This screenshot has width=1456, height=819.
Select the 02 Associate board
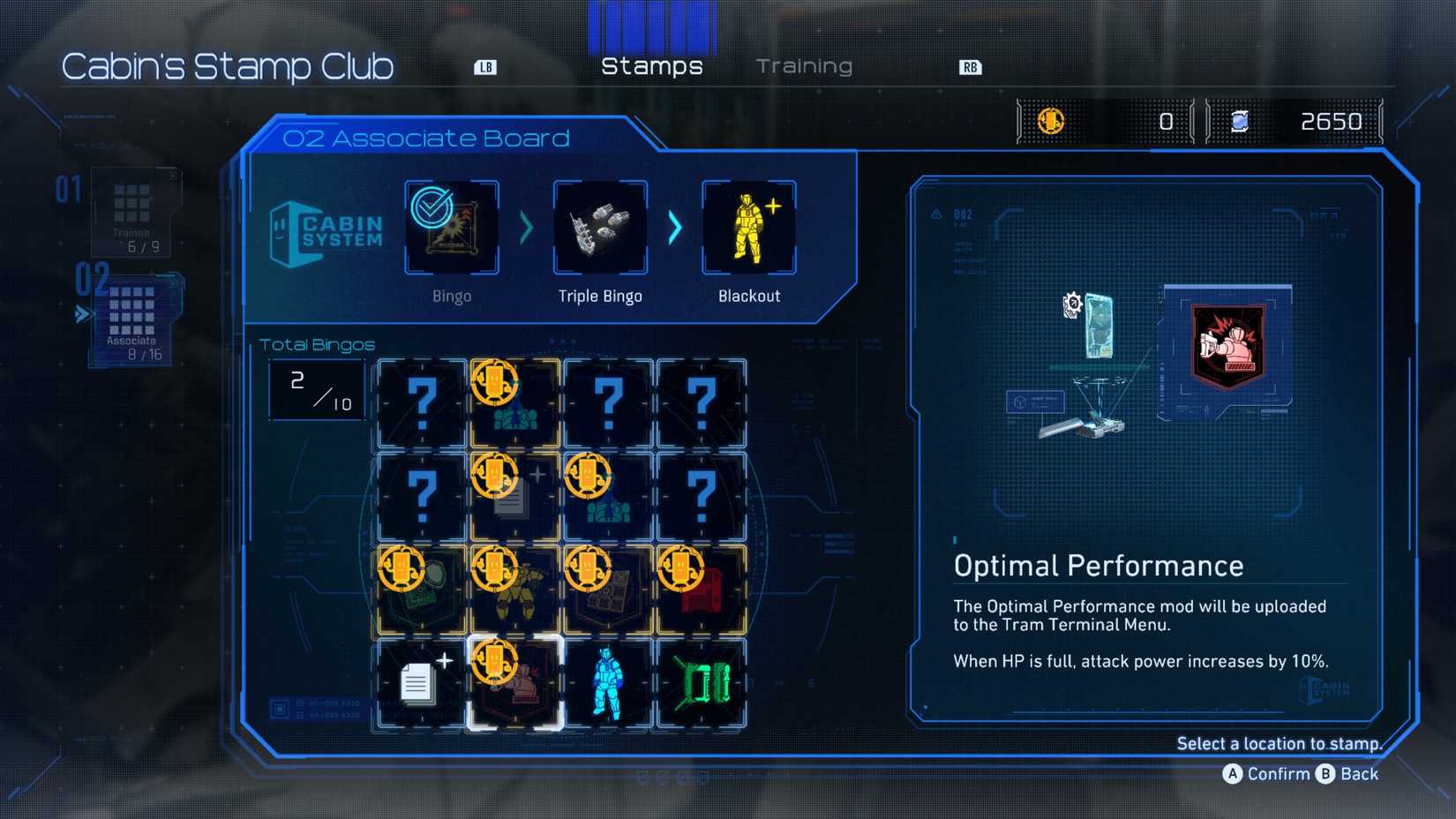click(x=132, y=318)
